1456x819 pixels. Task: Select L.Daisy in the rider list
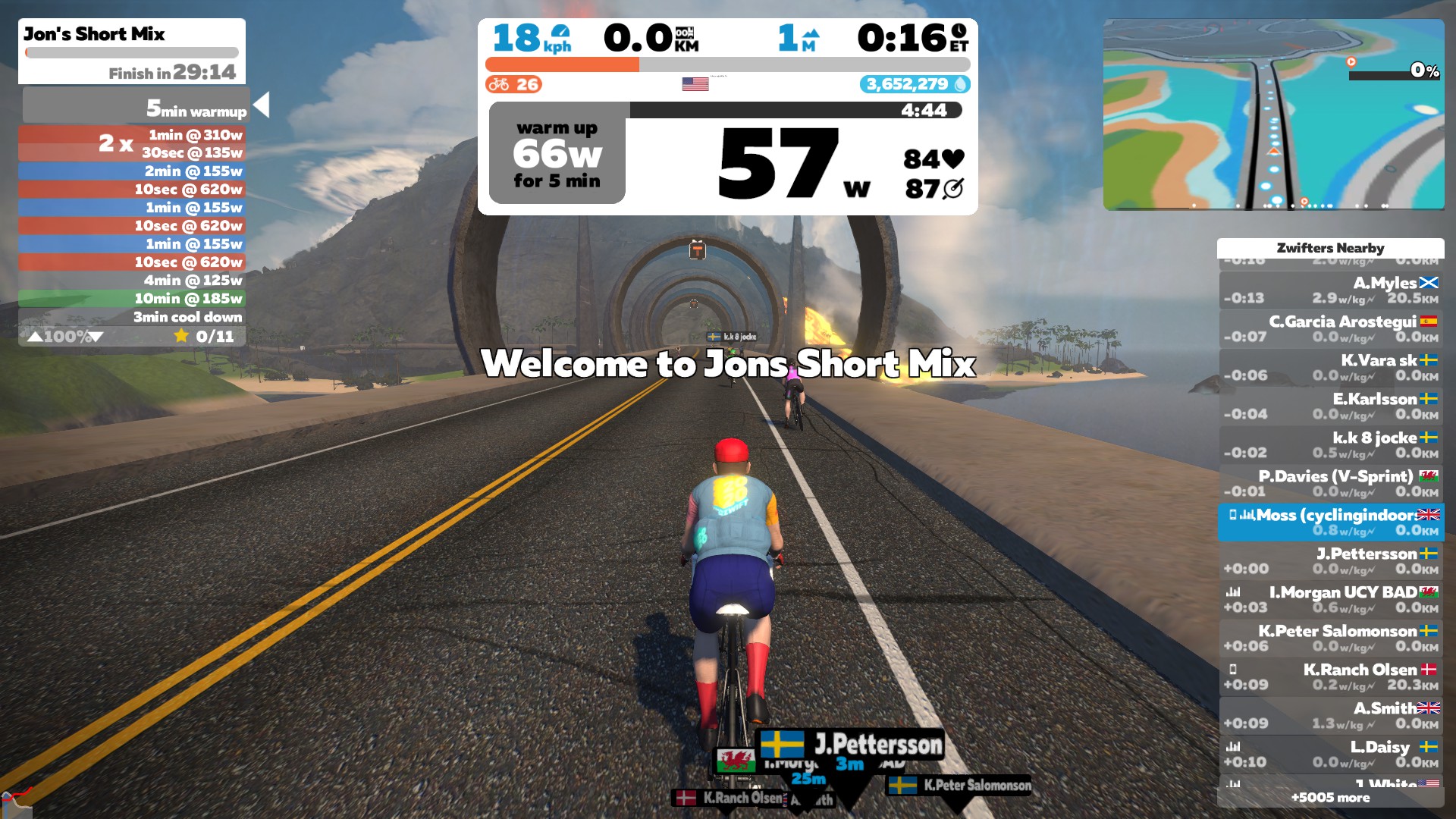pos(1331,755)
